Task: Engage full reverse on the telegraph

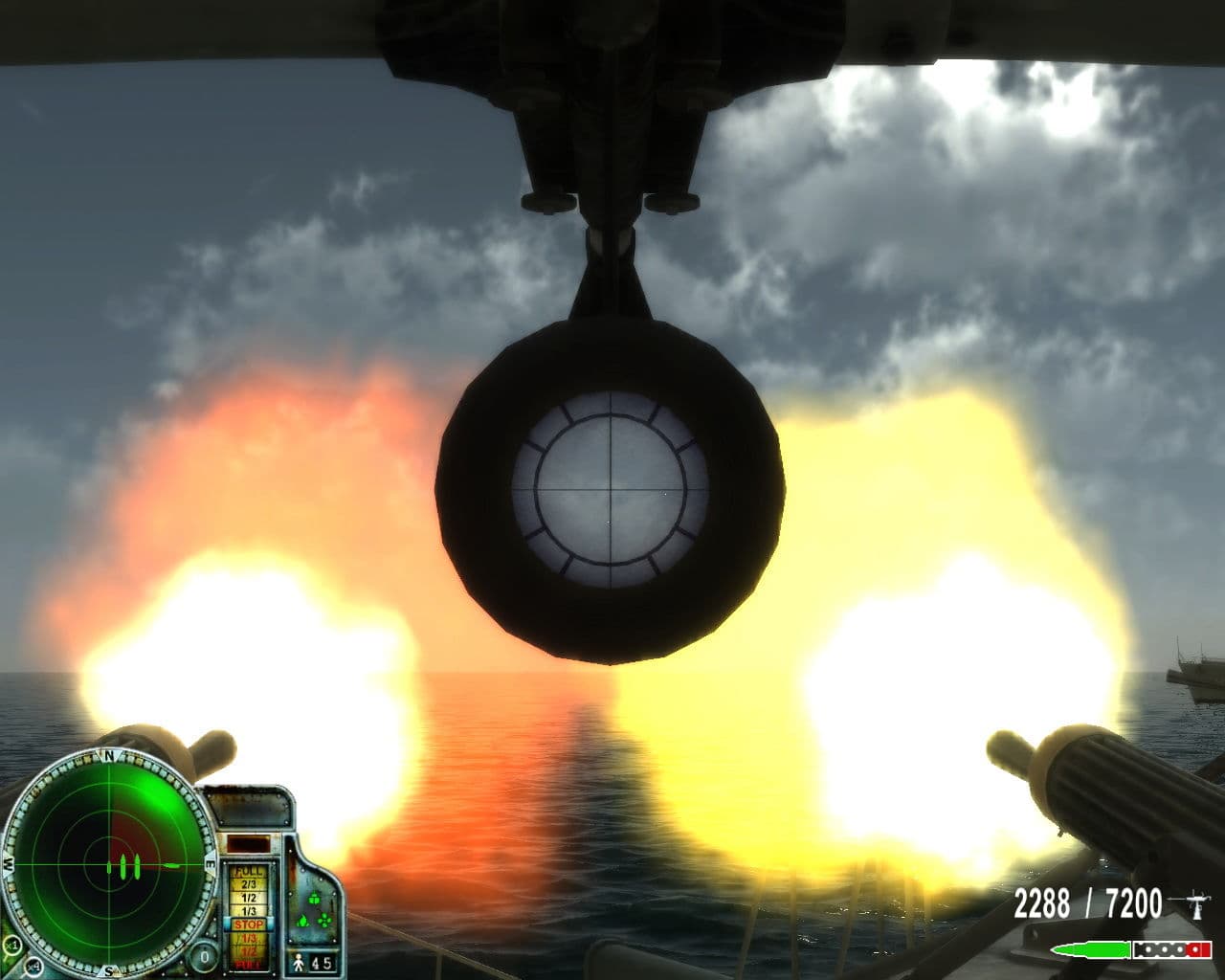Action: click(249, 964)
